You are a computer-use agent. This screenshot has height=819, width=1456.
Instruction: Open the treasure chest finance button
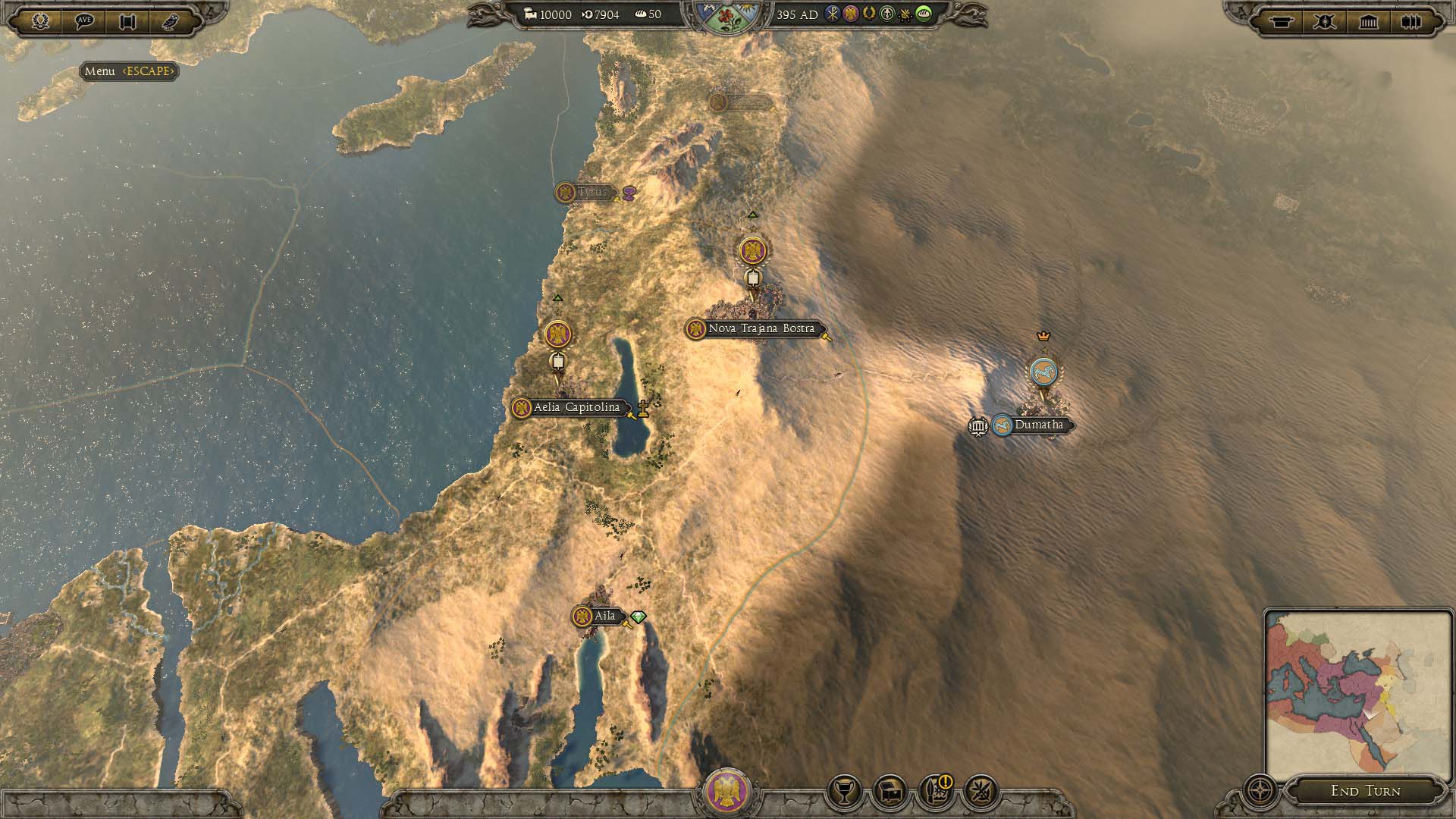point(890,792)
